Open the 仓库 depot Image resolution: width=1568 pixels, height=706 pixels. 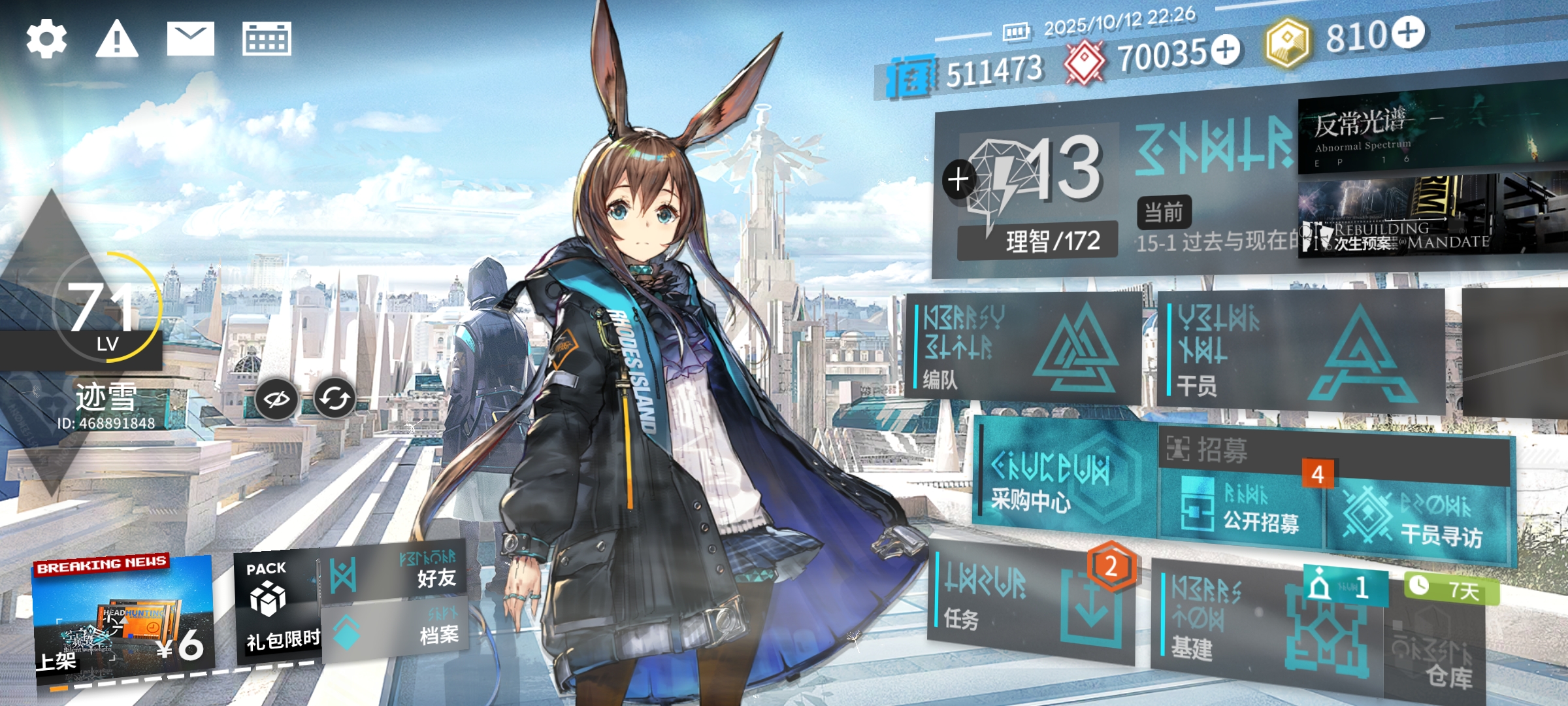coord(1437,654)
